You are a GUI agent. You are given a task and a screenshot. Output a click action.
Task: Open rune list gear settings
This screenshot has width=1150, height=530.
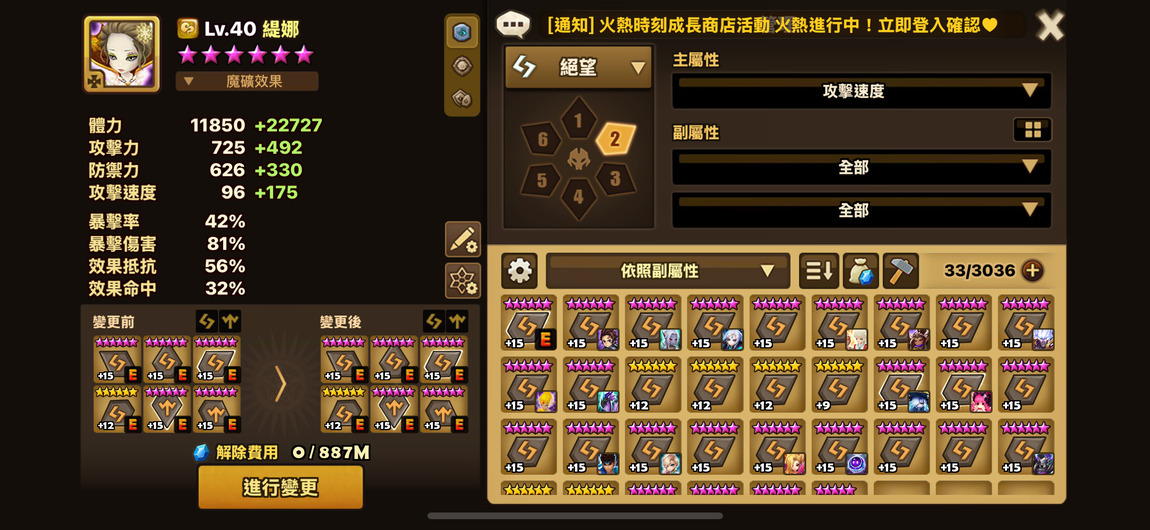[519, 271]
